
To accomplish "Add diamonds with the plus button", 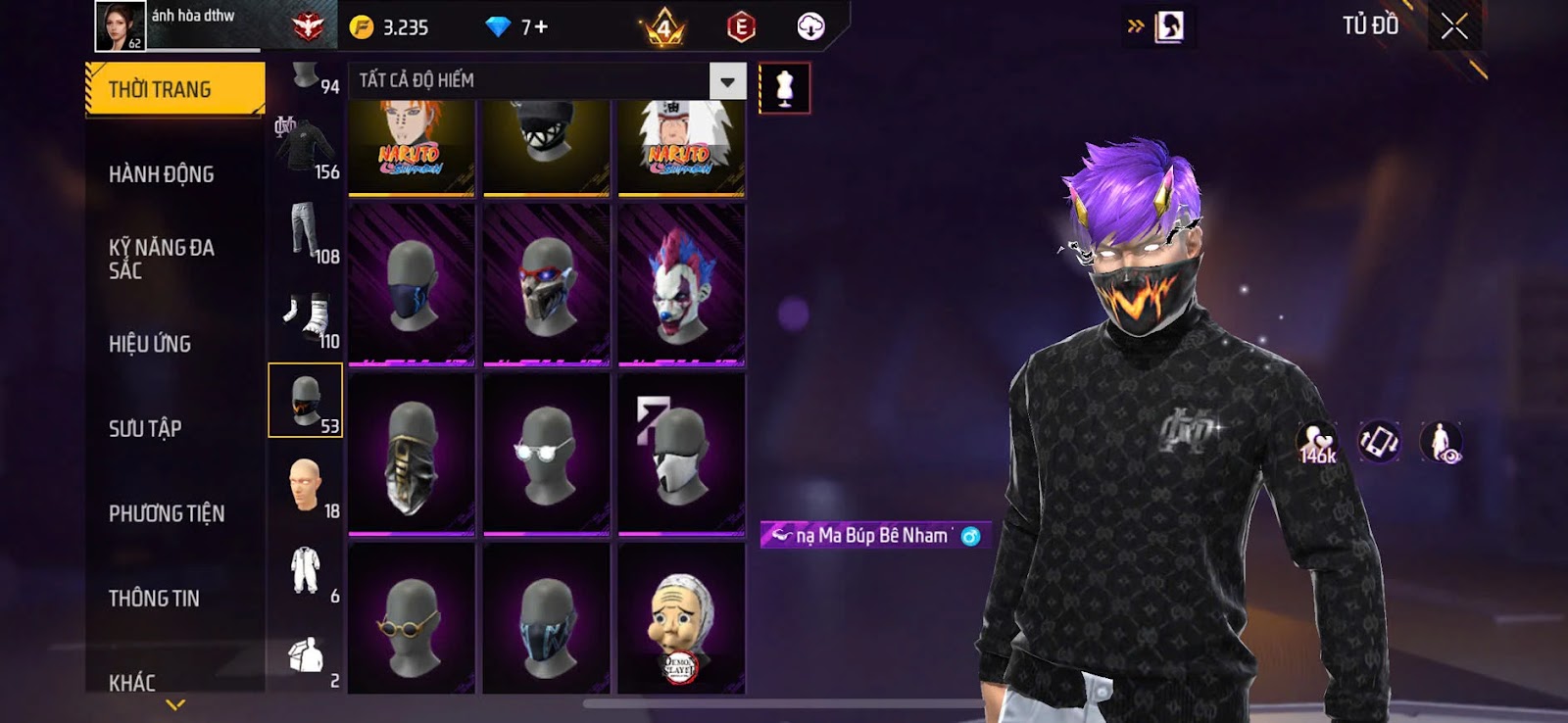I will [541, 27].
